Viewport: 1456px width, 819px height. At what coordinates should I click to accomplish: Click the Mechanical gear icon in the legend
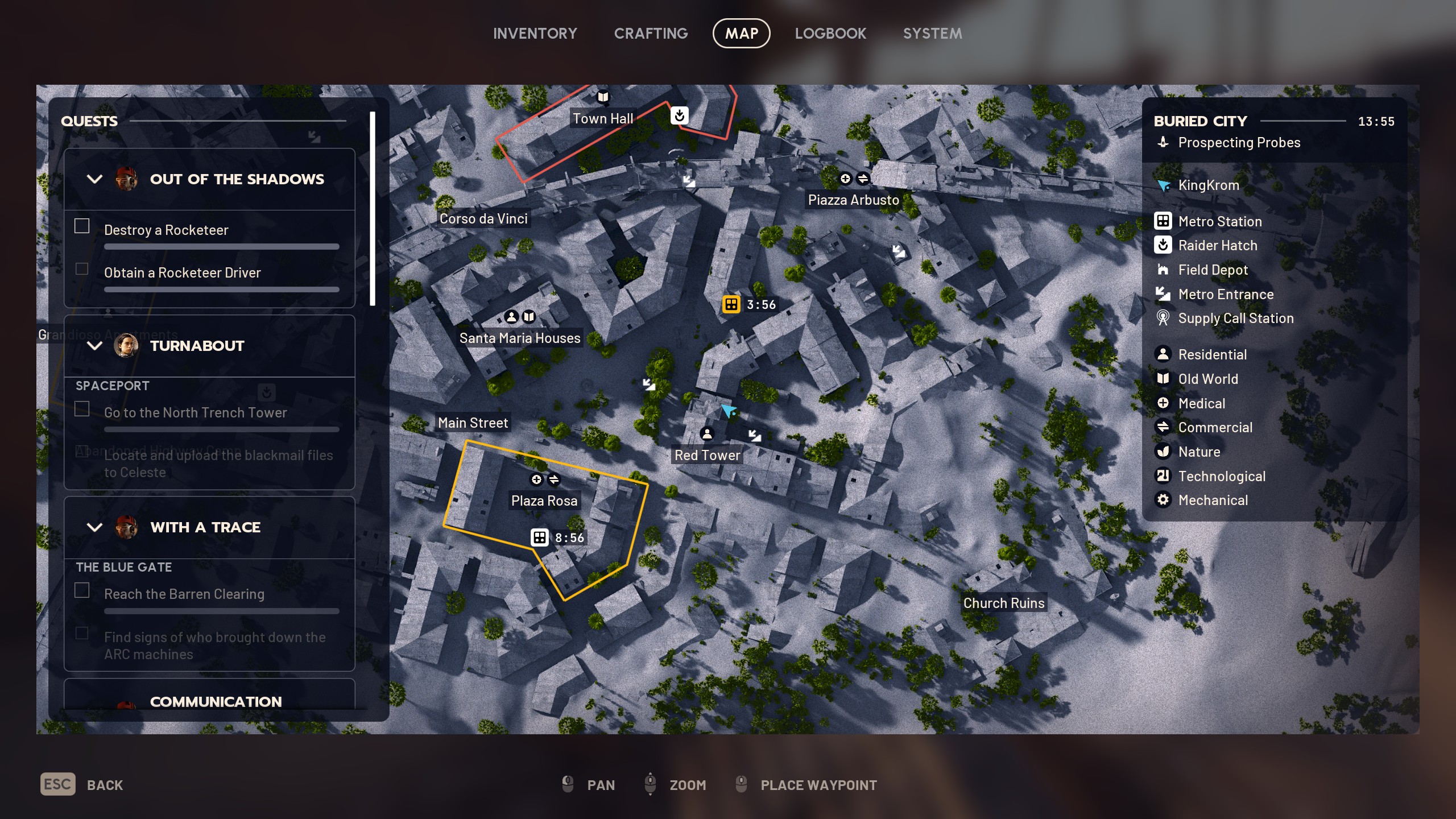click(x=1164, y=500)
